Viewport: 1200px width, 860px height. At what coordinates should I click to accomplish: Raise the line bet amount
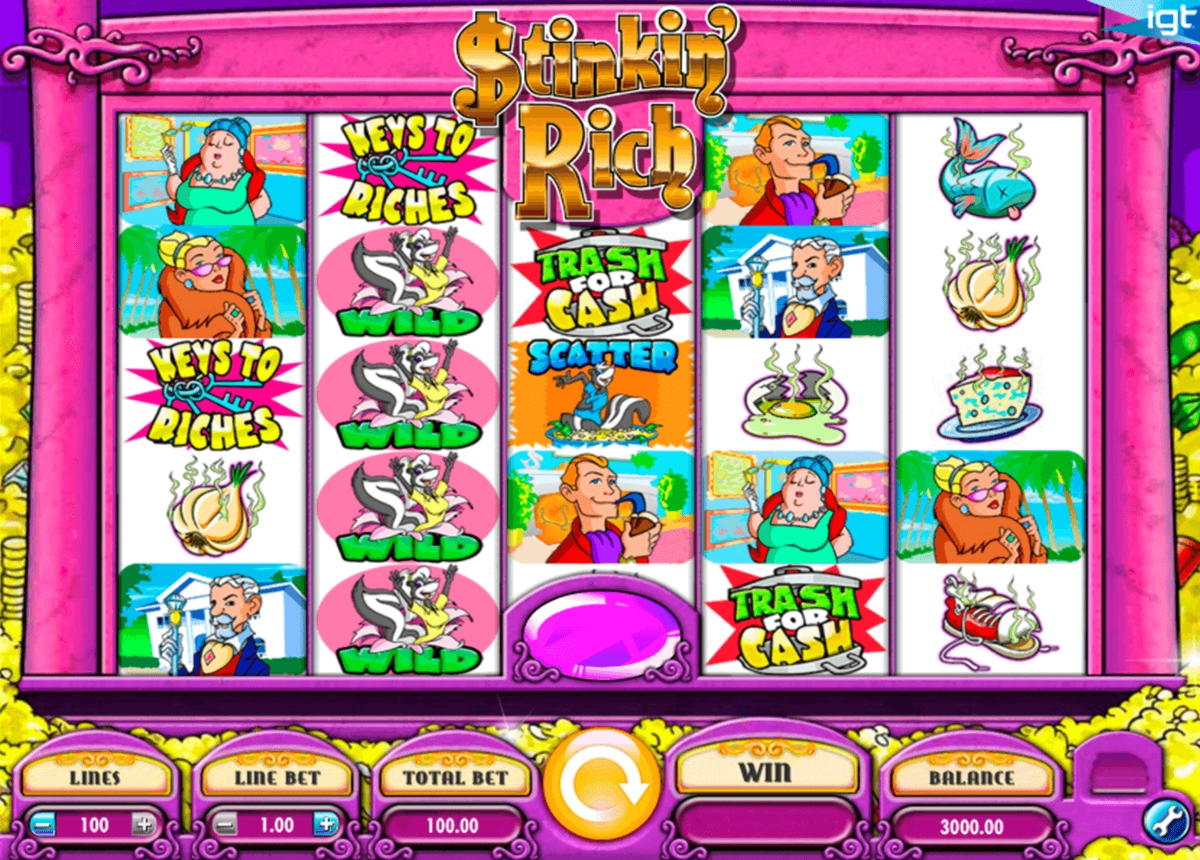[324, 825]
